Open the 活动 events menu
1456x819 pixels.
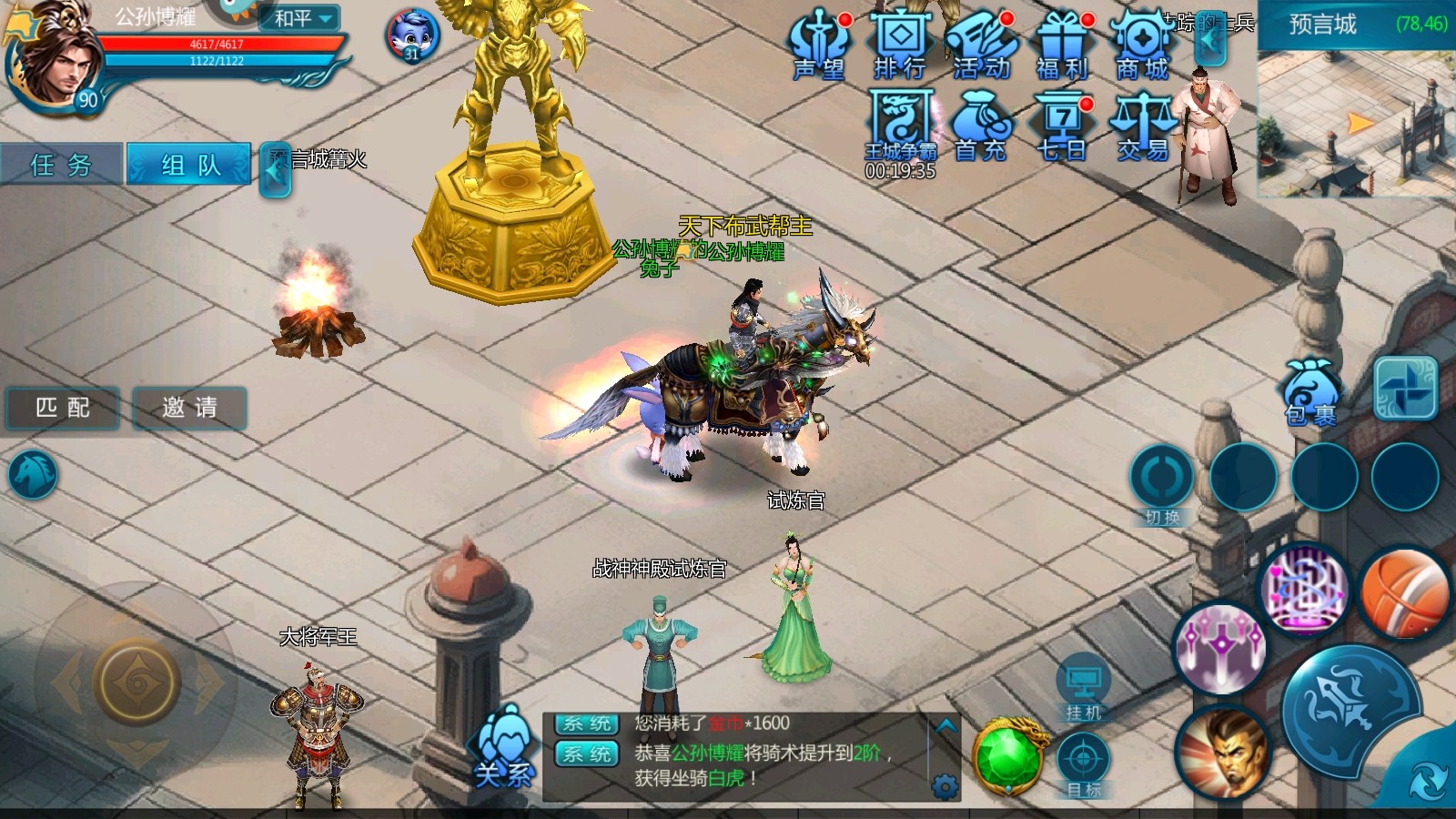981,45
